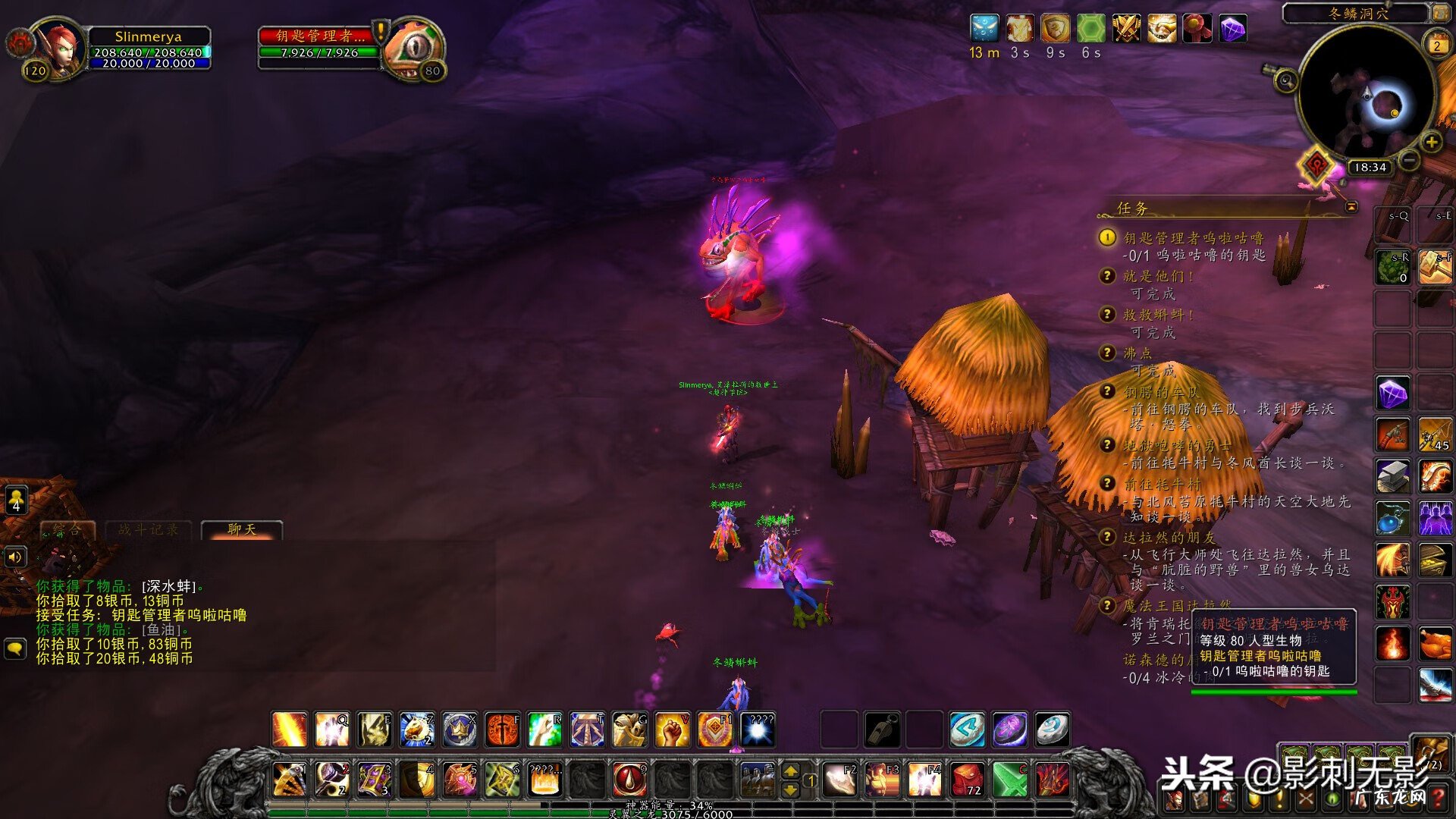Open the chat speech bubble button

pyautogui.click(x=15, y=649)
